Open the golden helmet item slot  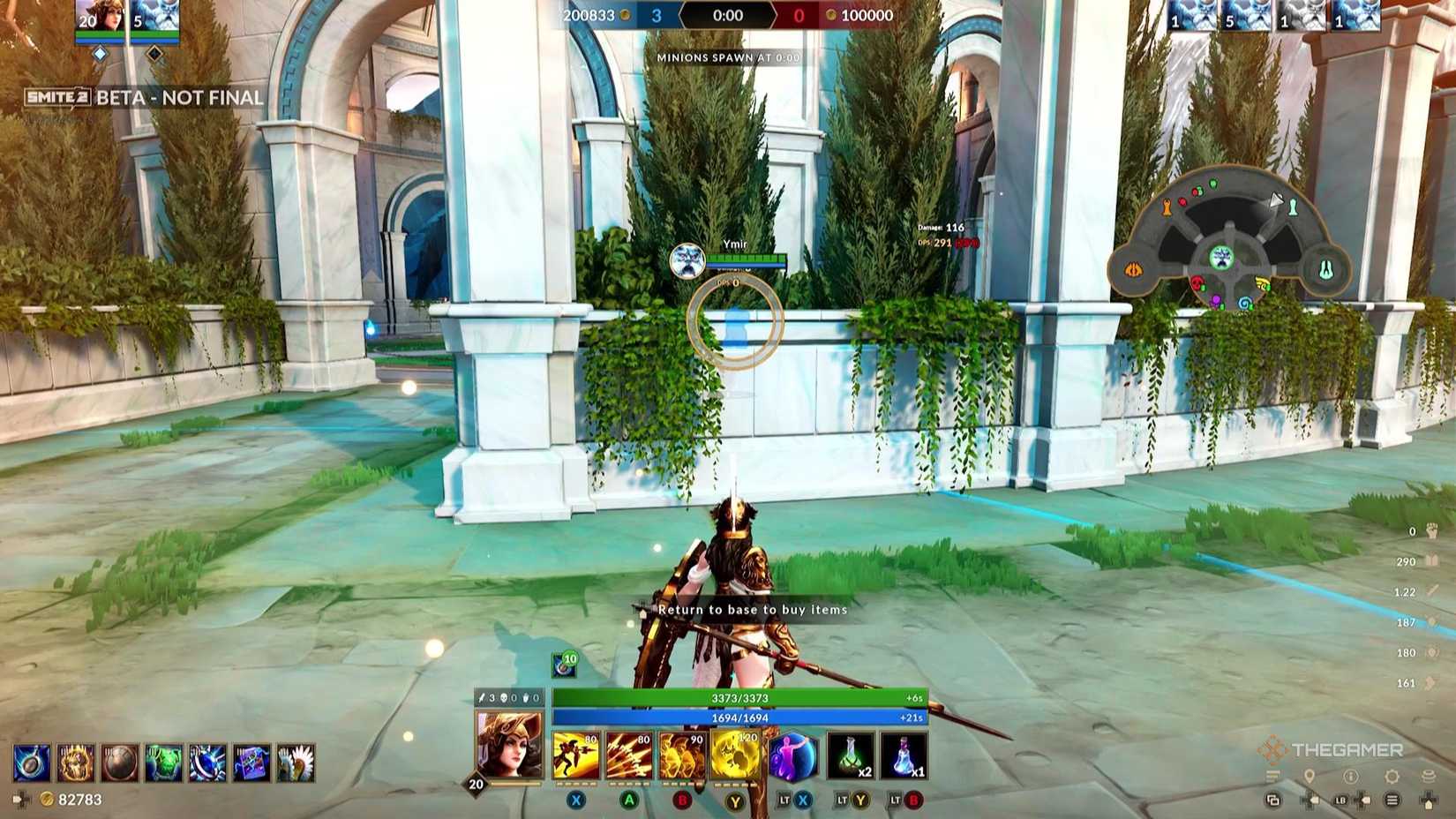[x=77, y=763]
